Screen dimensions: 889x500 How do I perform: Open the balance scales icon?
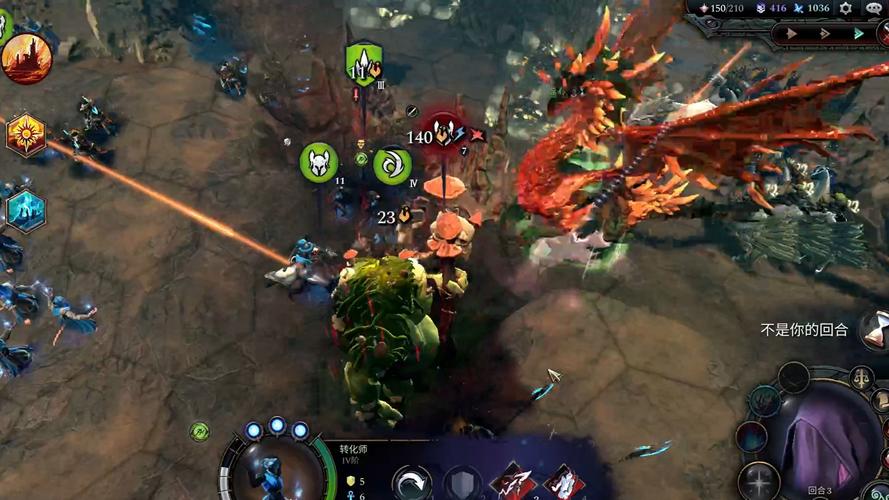(x=860, y=378)
